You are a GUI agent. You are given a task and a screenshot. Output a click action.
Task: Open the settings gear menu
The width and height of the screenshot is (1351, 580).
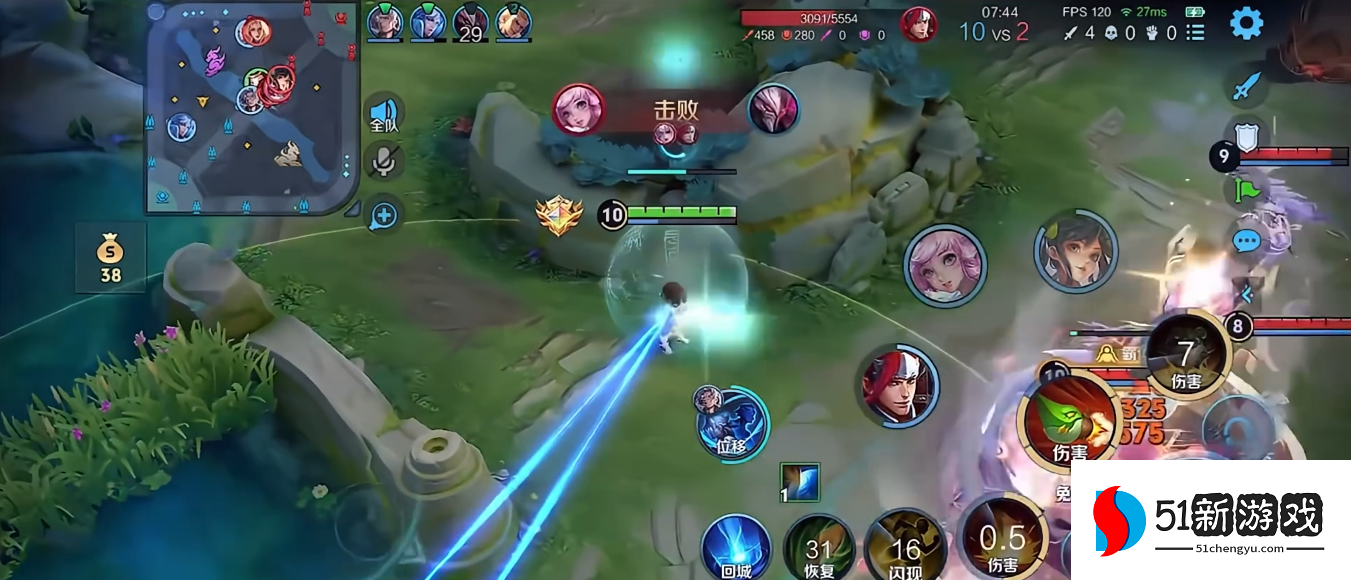(x=1246, y=23)
